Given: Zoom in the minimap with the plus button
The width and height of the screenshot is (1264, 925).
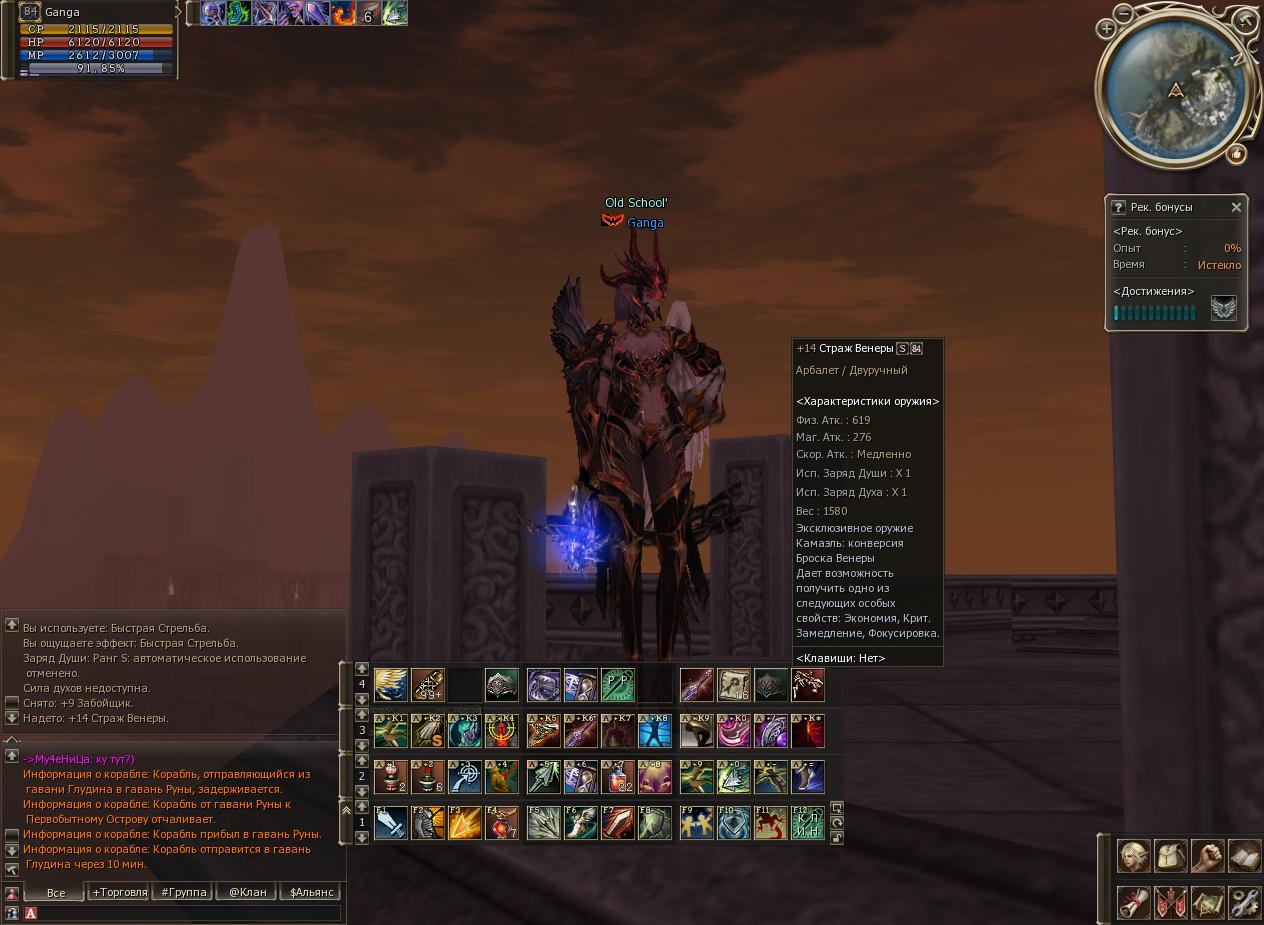Looking at the screenshot, I should click(1107, 29).
